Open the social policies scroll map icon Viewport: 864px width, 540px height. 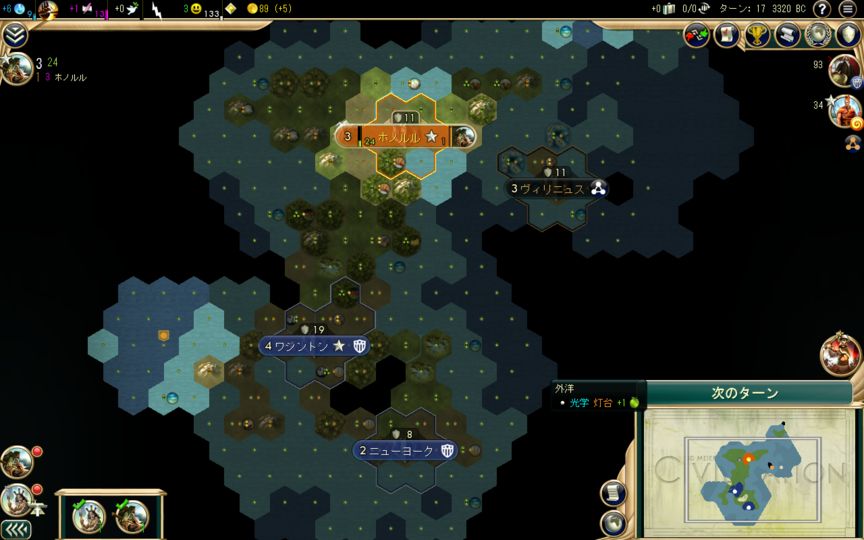(727, 35)
